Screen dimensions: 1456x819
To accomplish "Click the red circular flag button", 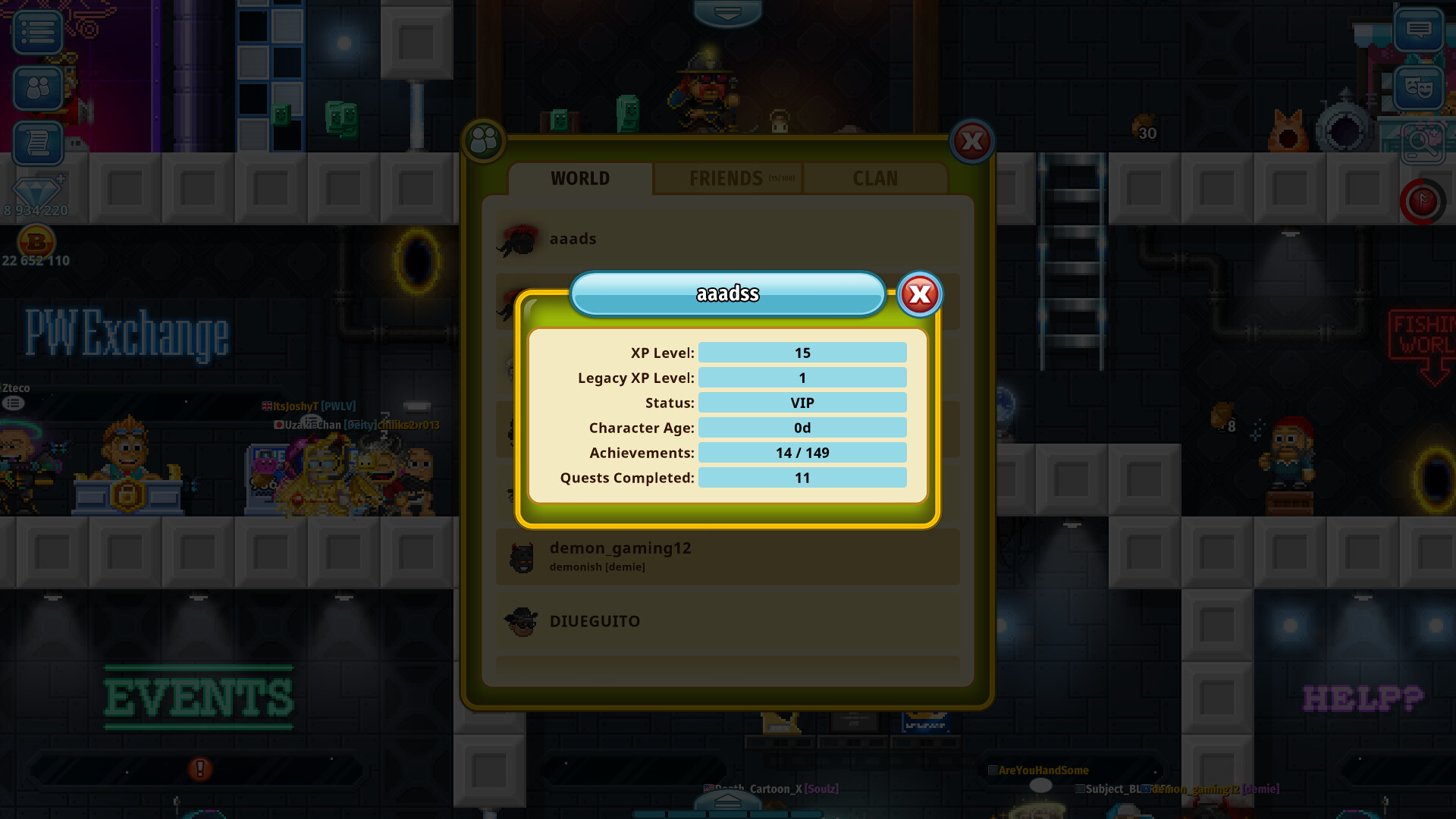I will pyautogui.click(x=1422, y=202).
